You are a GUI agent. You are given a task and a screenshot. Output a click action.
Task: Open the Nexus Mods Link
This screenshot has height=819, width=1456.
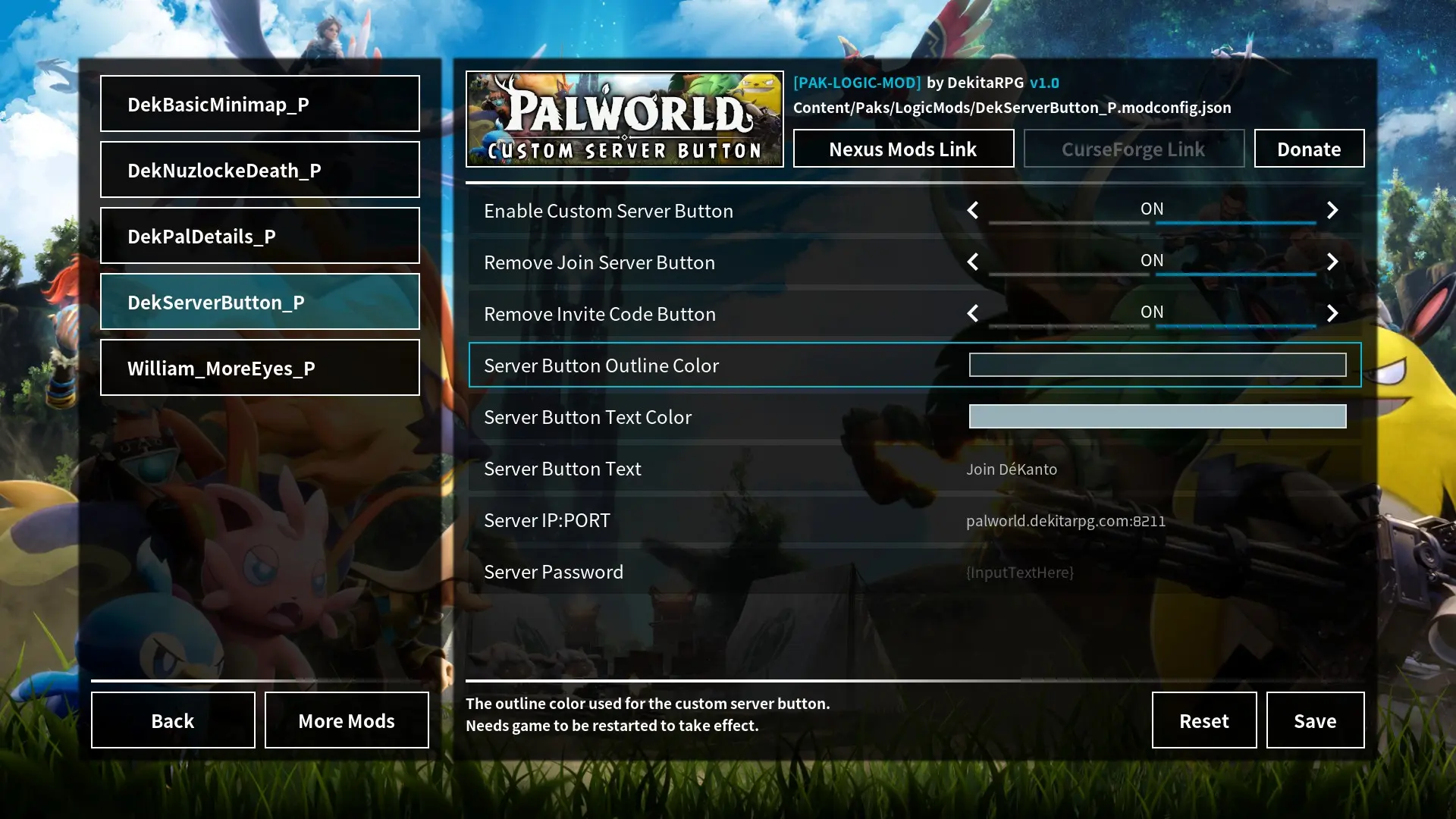point(903,149)
